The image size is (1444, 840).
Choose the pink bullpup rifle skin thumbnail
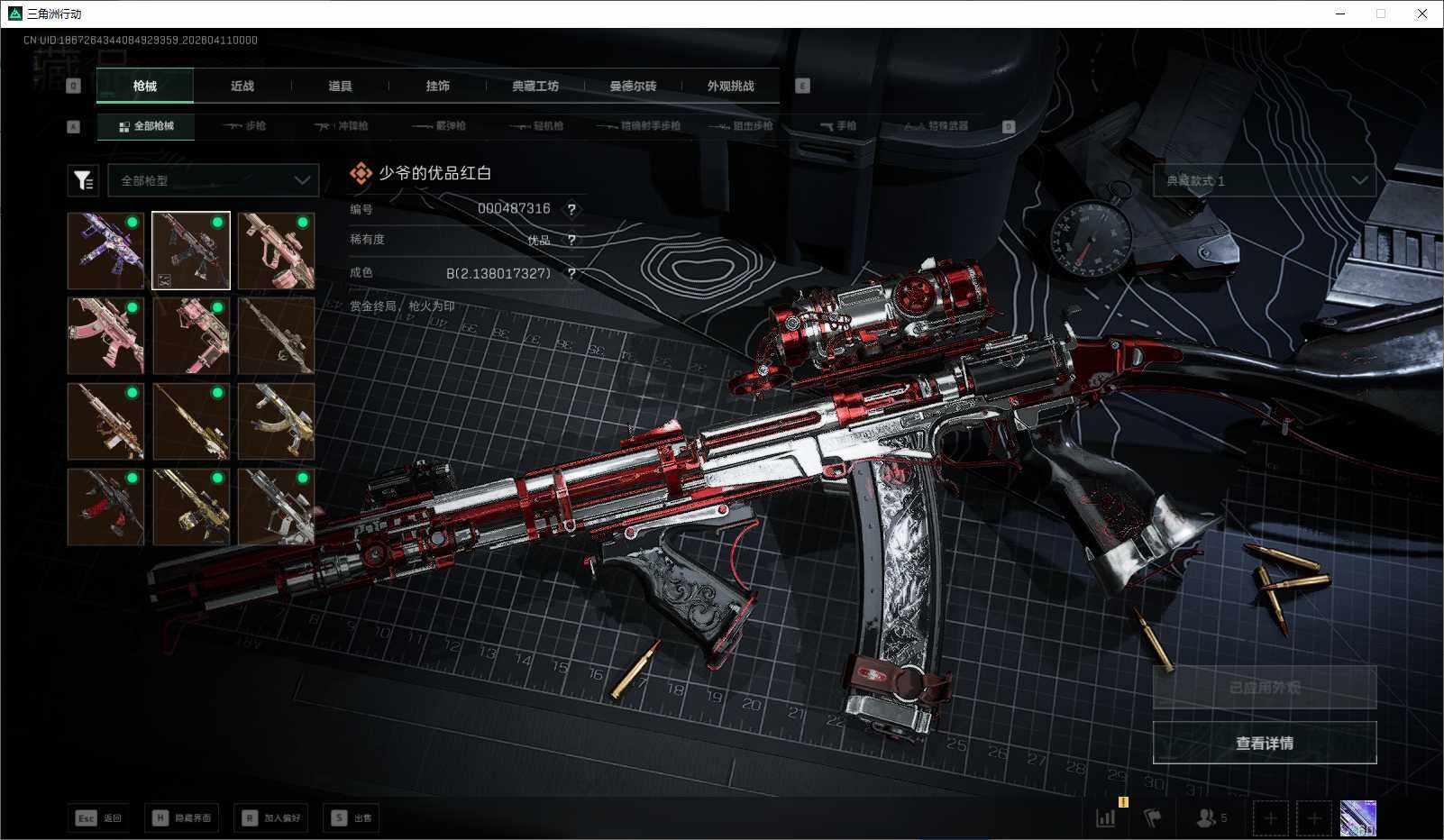277,251
